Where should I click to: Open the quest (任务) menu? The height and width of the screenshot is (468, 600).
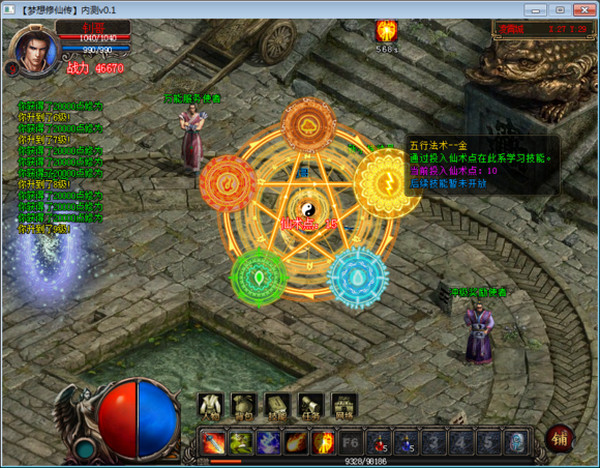point(310,405)
